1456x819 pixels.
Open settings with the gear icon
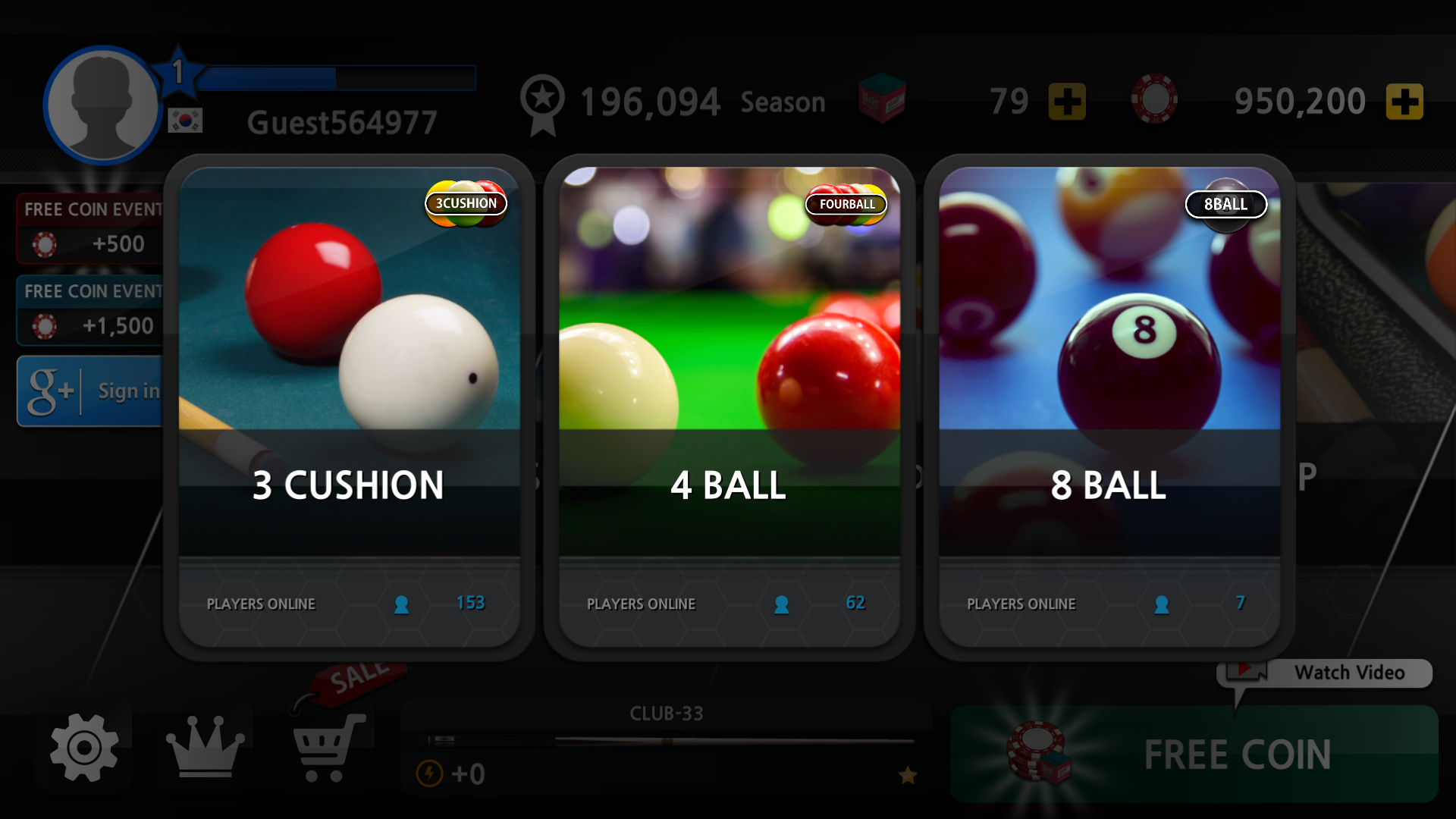pyautogui.click(x=84, y=748)
